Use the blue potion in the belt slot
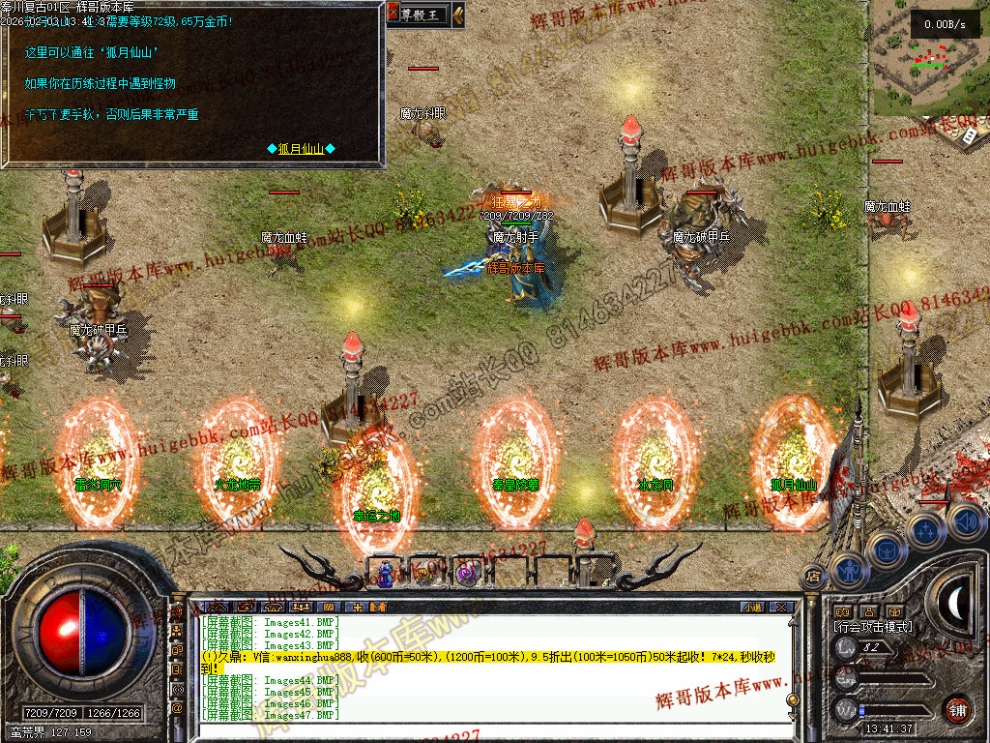Screen dimensions: 990x743 [x=384, y=573]
